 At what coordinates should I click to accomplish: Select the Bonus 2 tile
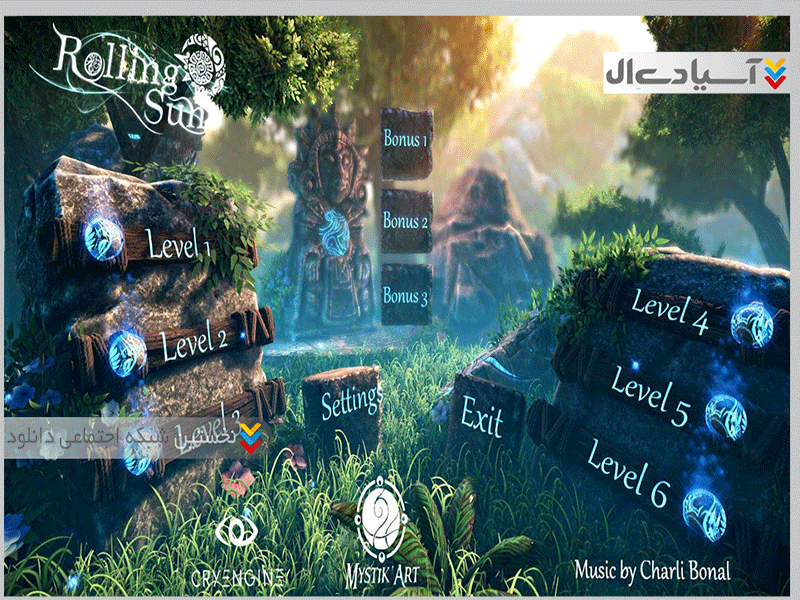pos(406,221)
